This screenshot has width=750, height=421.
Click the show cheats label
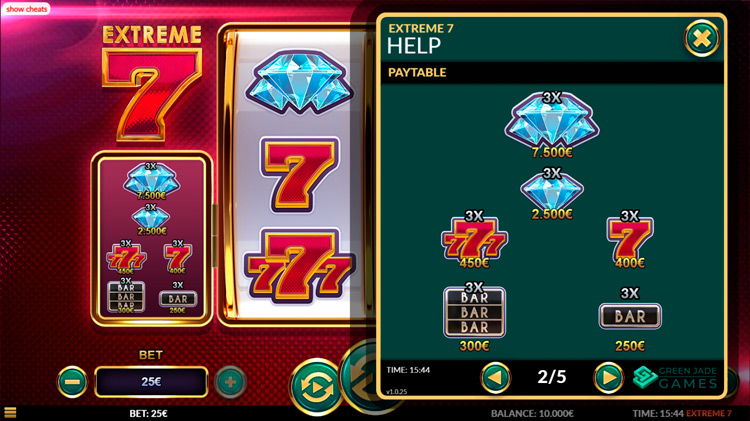[x=27, y=8]
